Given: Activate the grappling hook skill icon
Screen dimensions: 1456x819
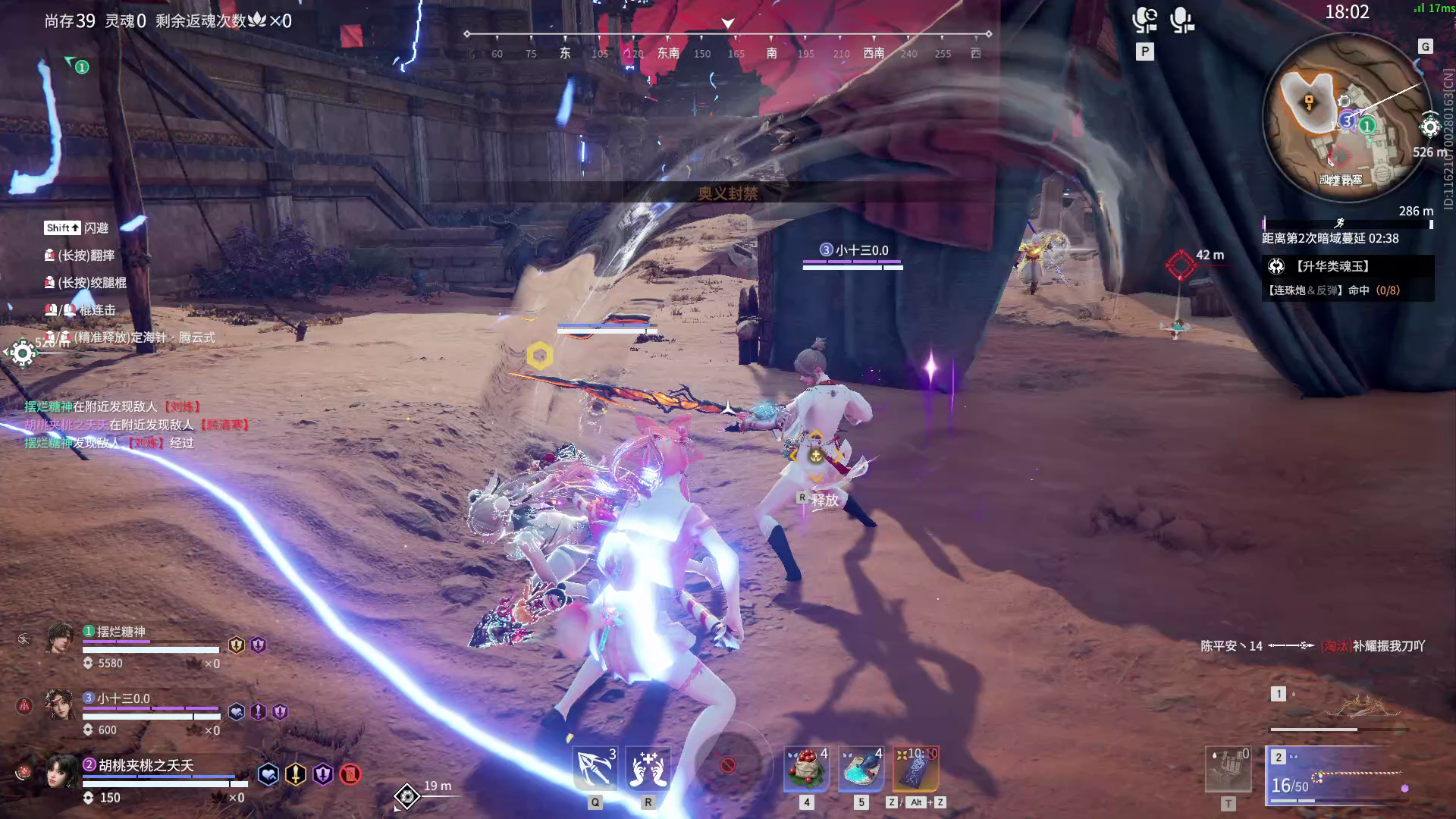Looking at the screenshot, I should 595,769.
